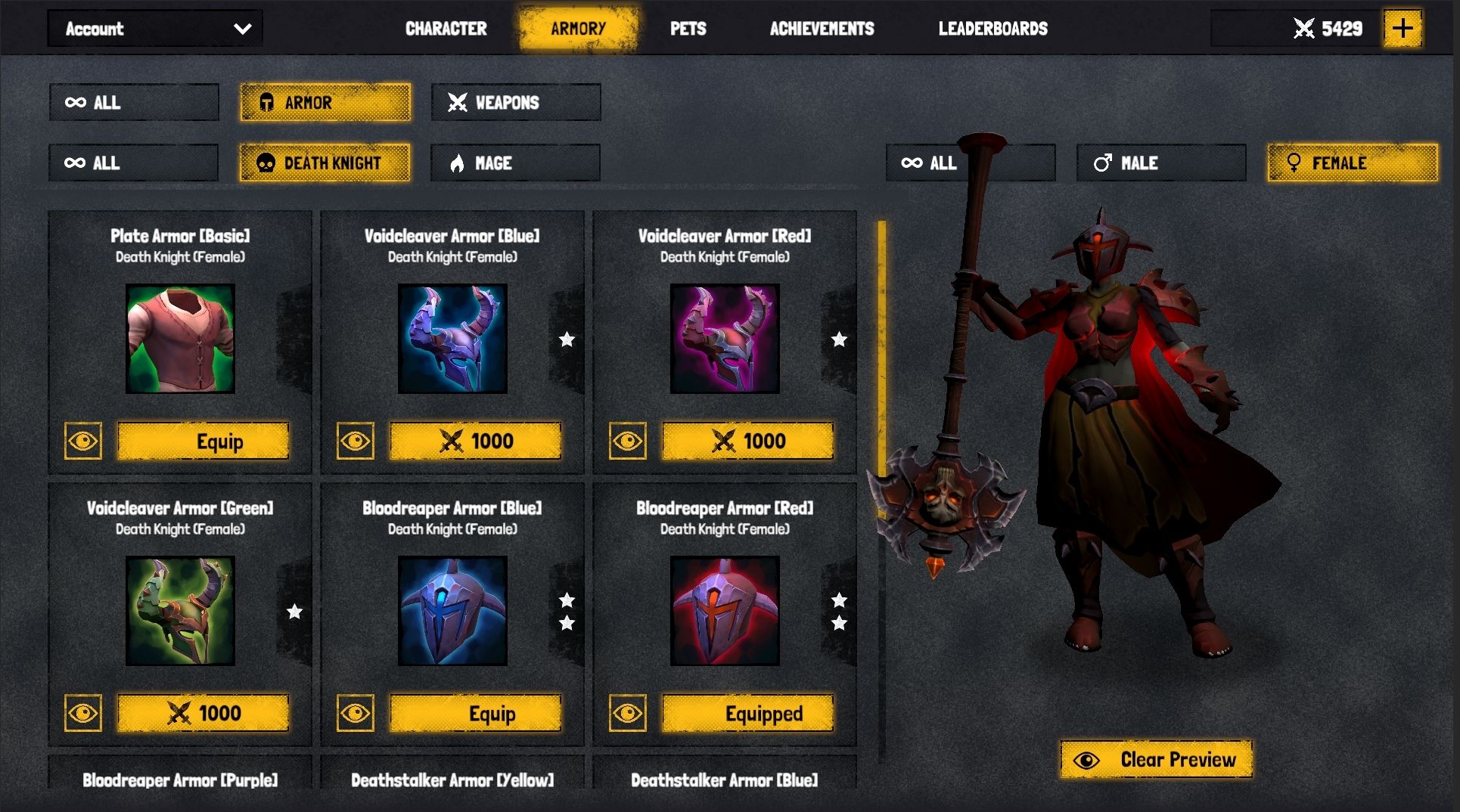This screenshot has width=1460, height=812.
Task: Activate the Death Knight class filter
Action: tap(325, 163)
